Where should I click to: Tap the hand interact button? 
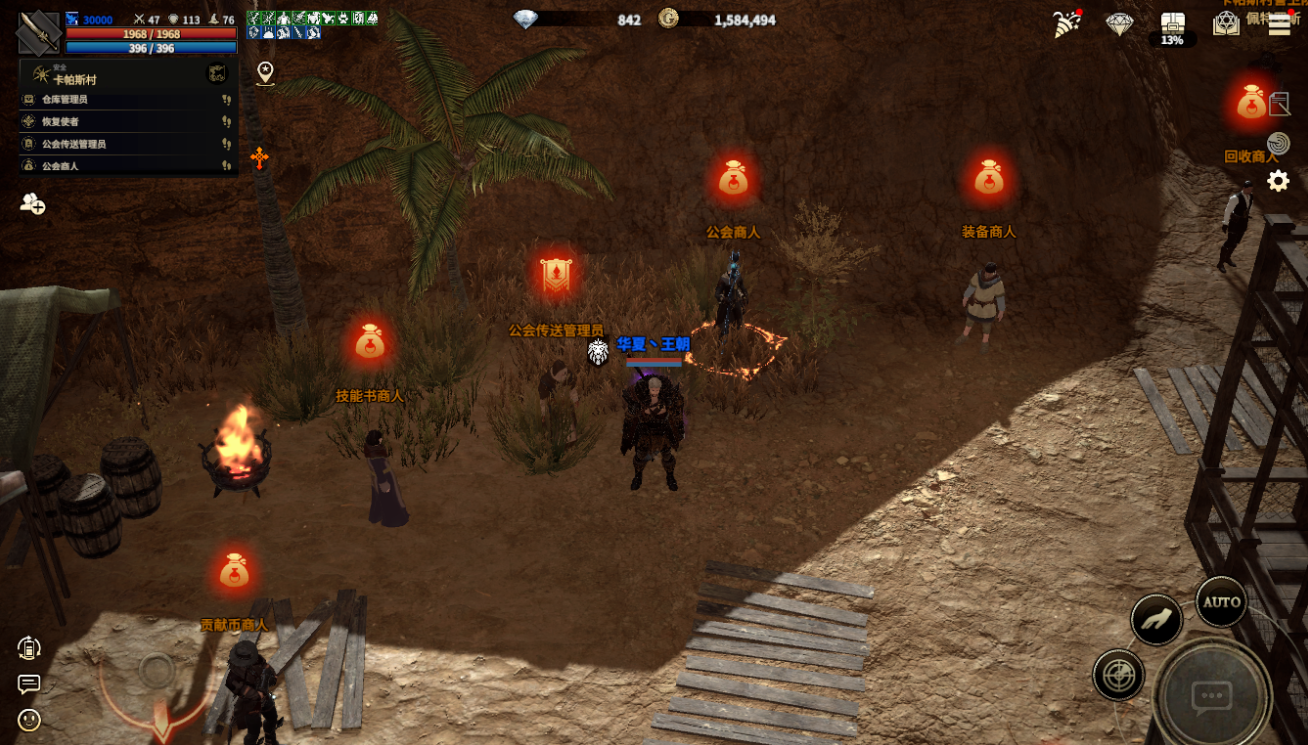click(x=1157, y=620)
